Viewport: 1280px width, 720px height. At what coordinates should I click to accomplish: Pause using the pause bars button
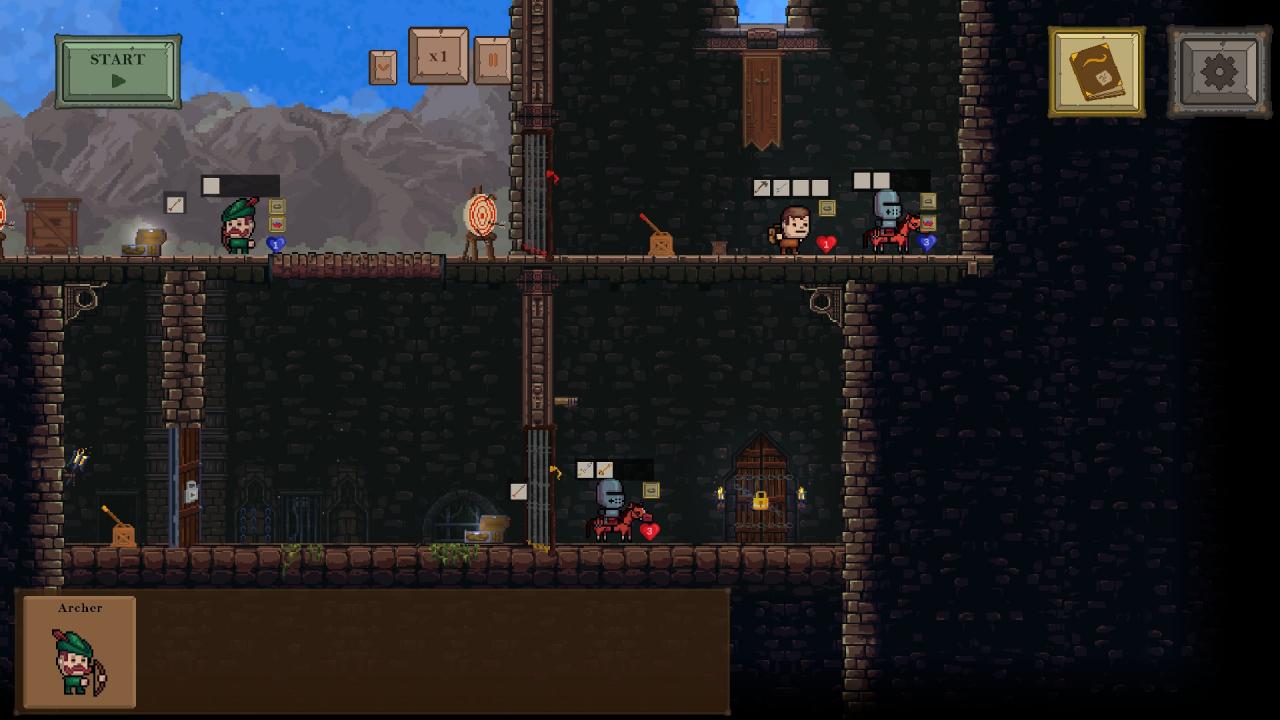pos(492,61)
